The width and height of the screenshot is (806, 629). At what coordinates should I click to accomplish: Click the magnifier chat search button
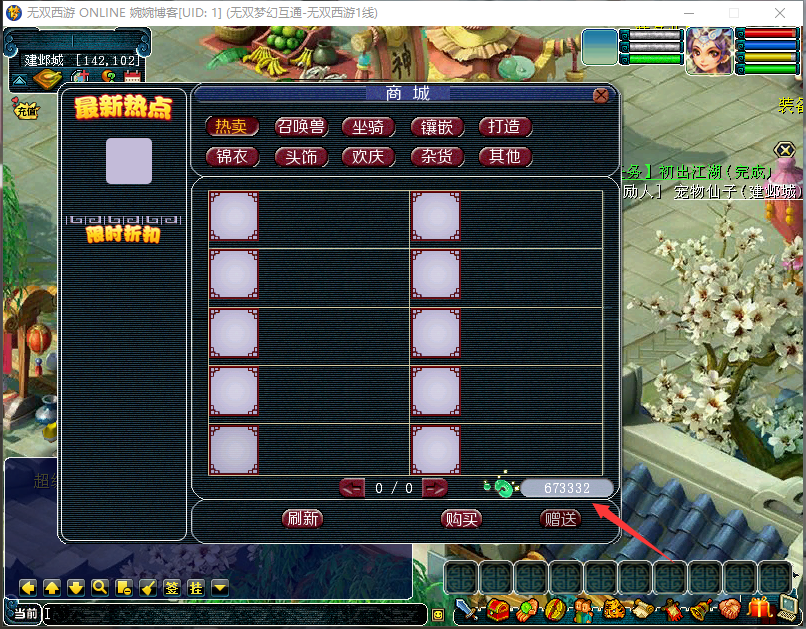coord(100,588)
